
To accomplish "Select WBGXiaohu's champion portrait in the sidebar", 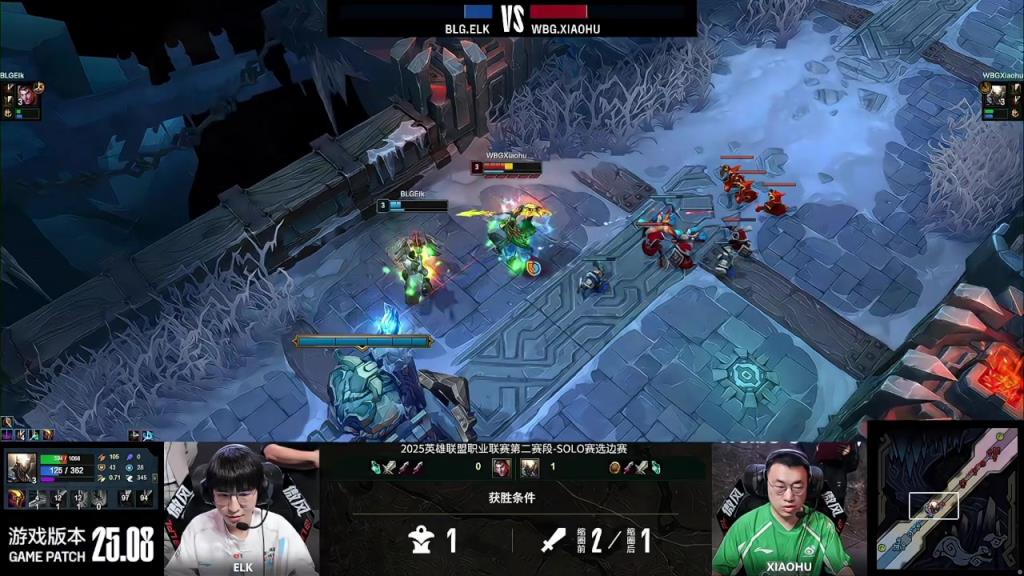I will pos(997,95).
